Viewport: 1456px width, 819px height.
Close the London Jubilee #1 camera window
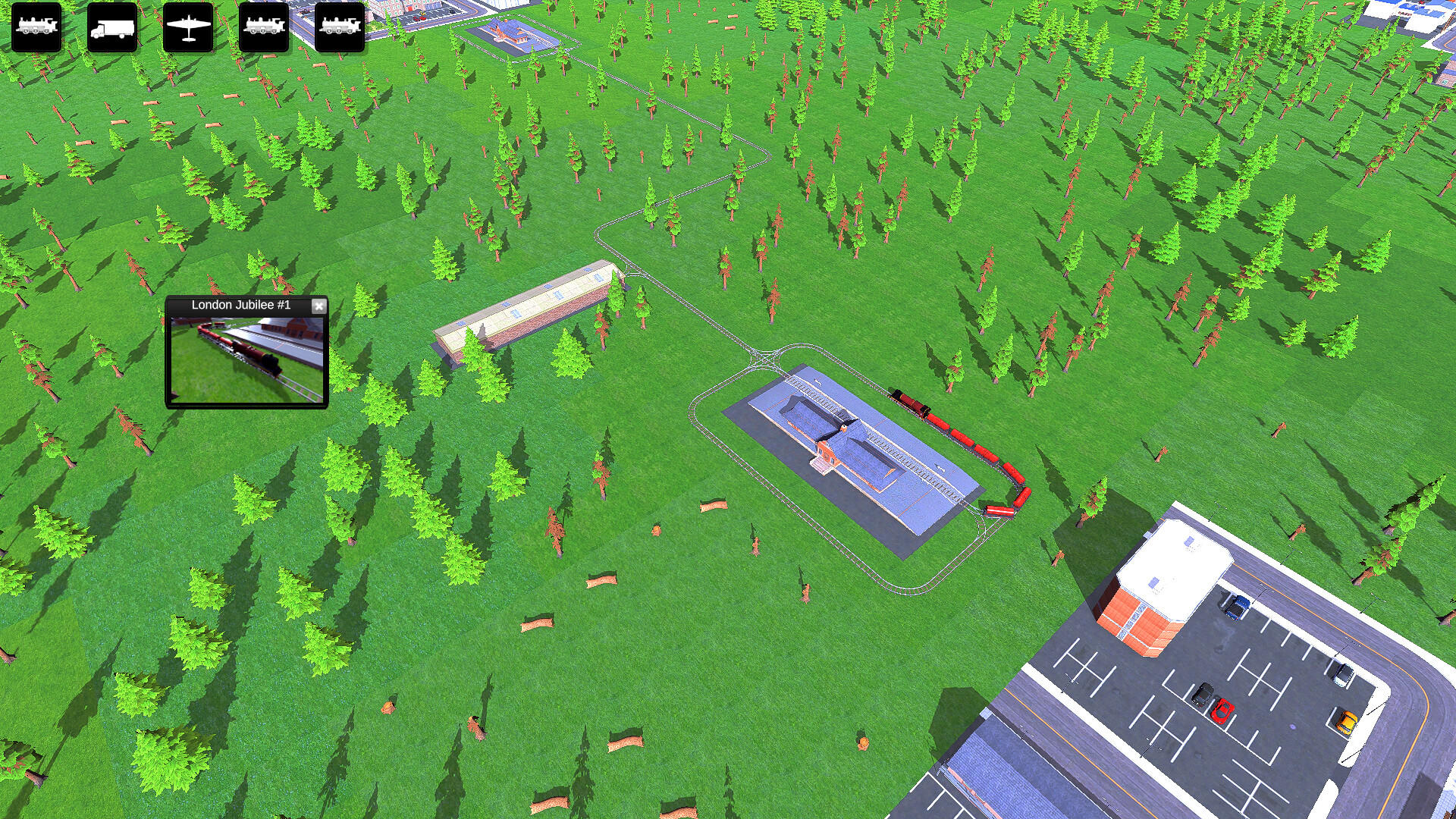[319, 306]
